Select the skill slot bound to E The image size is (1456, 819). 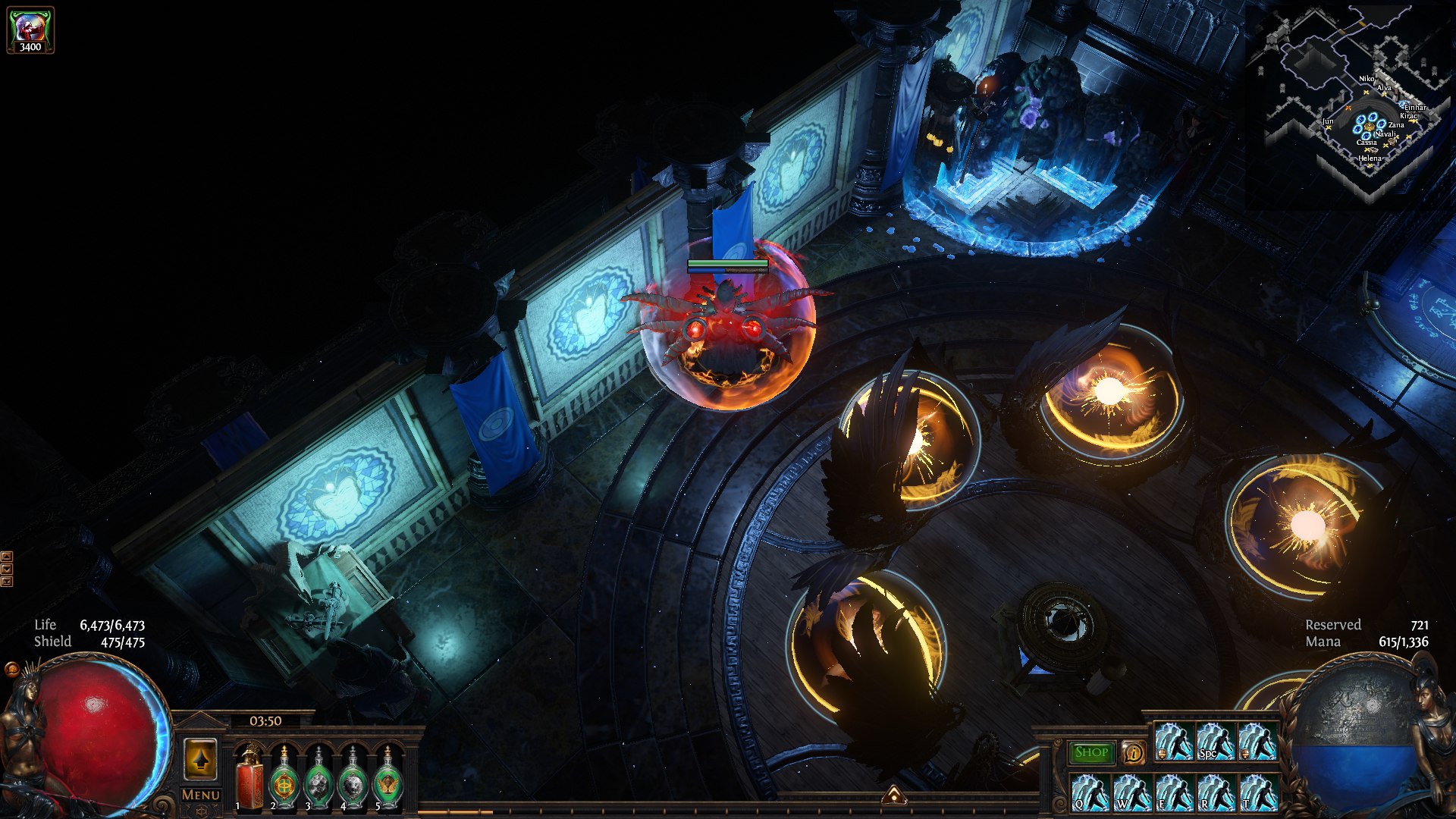pos(1174,792)
